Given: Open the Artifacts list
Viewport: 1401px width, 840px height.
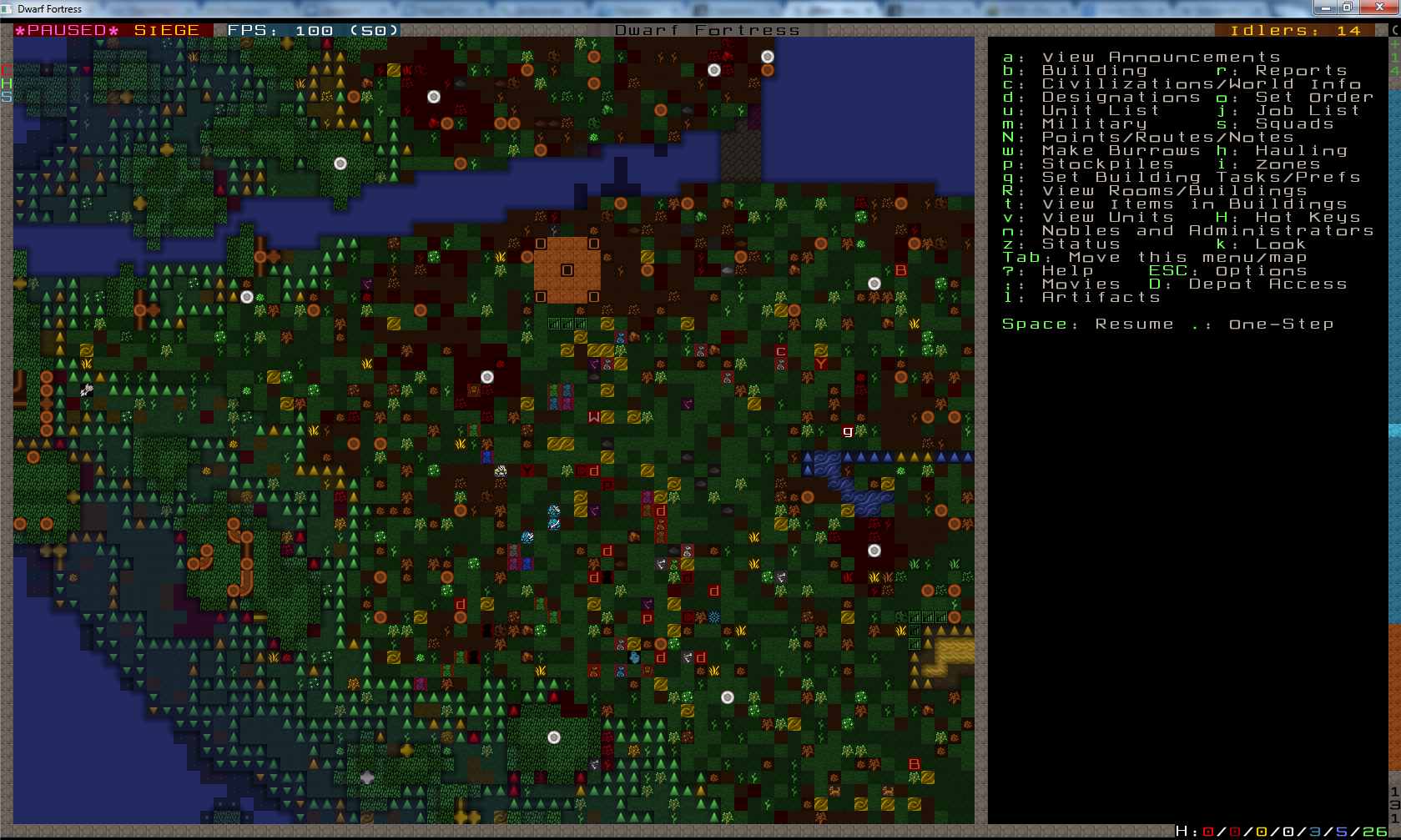Looking at the screenshot, I should click(1101, 298).
